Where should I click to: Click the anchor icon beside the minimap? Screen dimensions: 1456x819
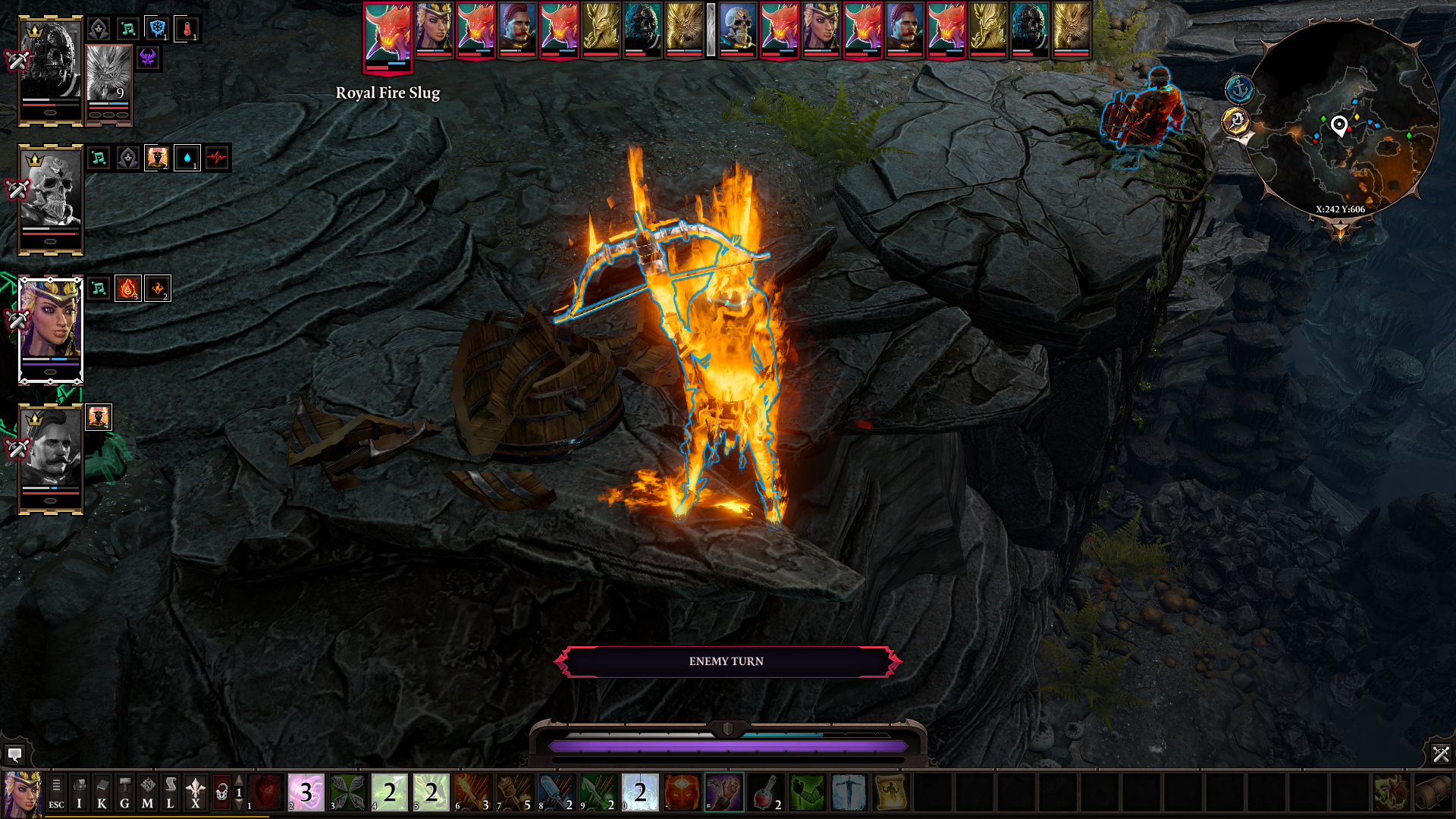pos(1239,89)
